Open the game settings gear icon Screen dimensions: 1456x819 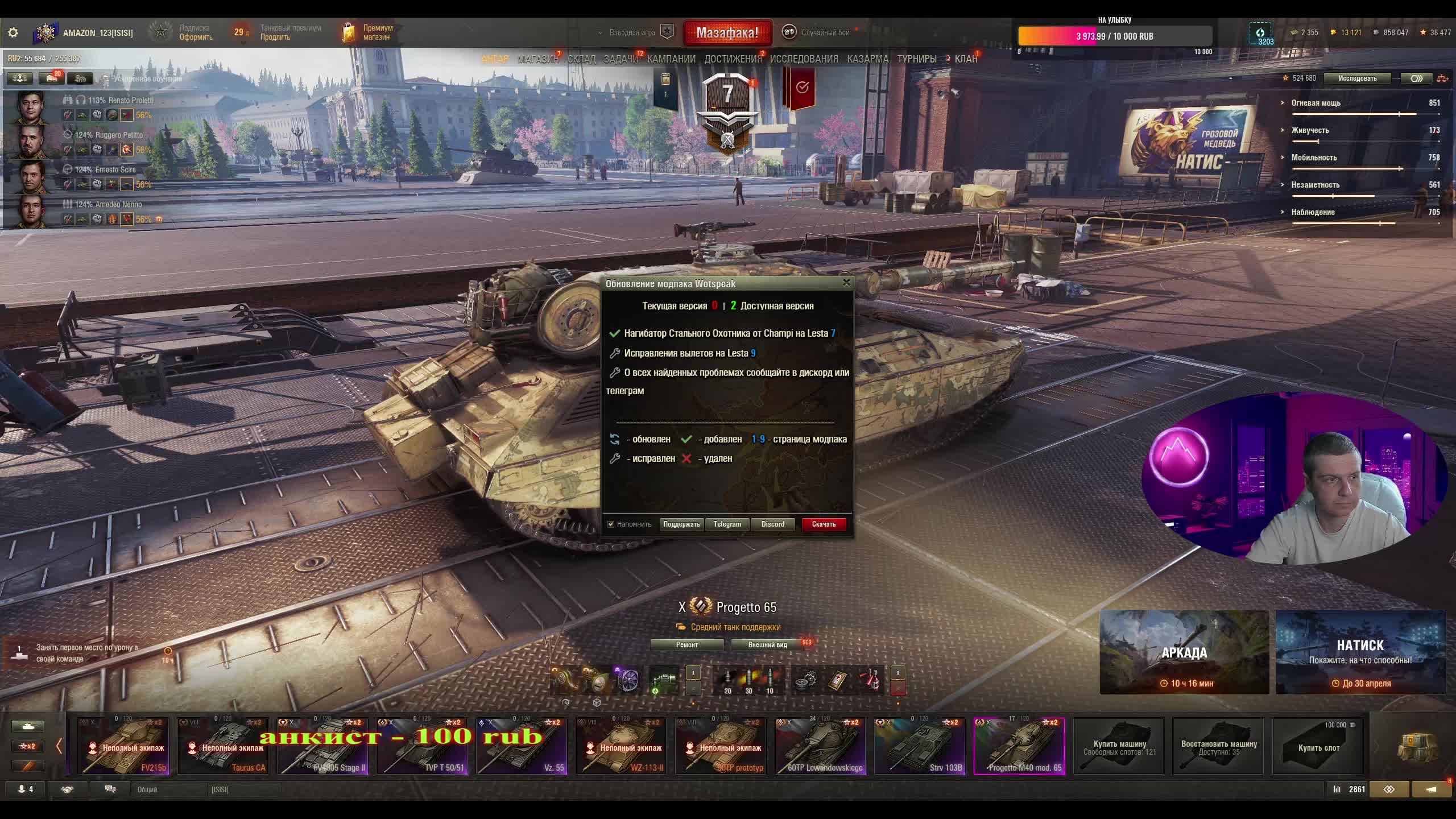[13, 33]
